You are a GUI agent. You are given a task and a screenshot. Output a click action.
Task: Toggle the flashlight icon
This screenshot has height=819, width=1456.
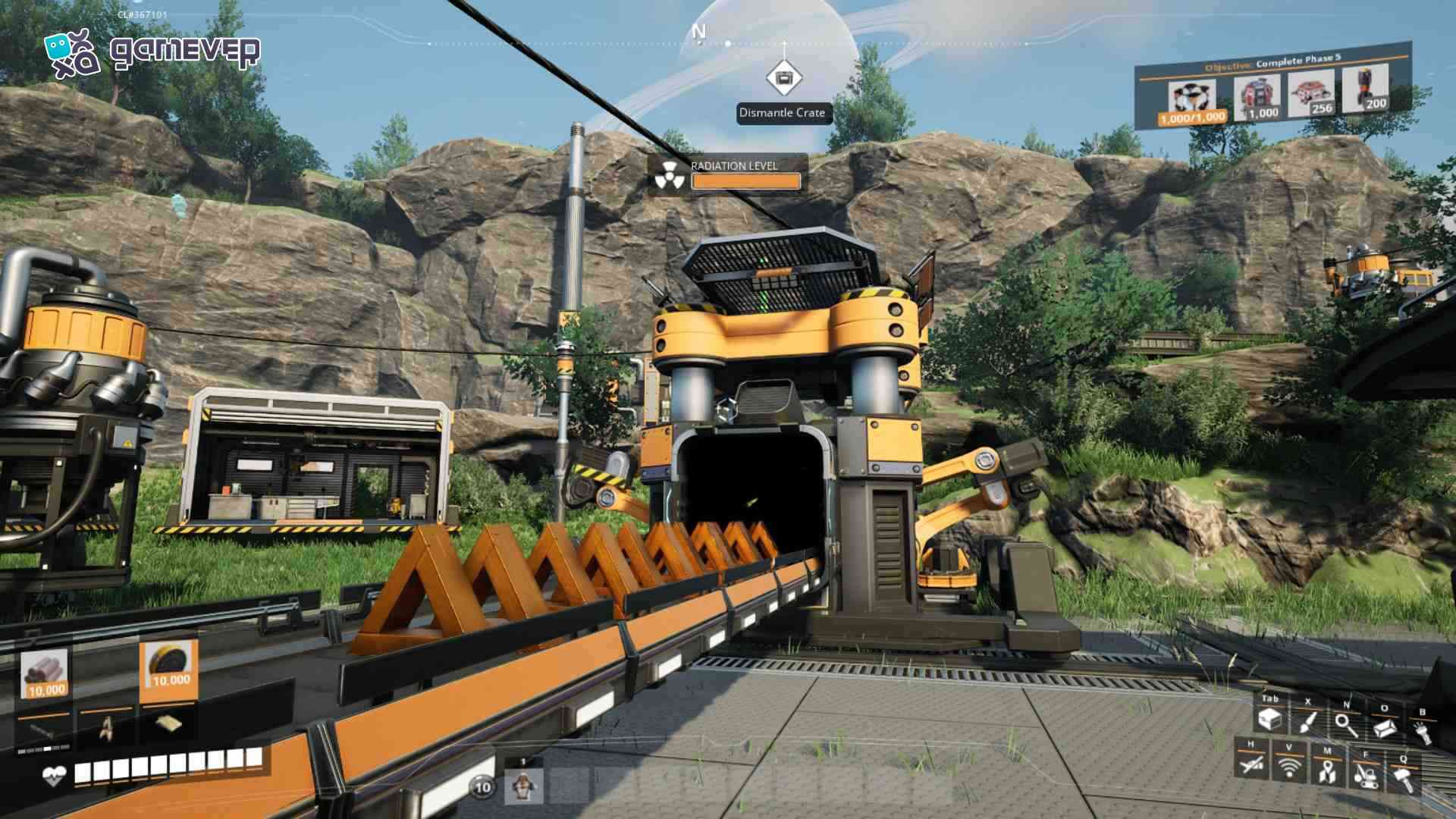click(x=1422, y=731)
